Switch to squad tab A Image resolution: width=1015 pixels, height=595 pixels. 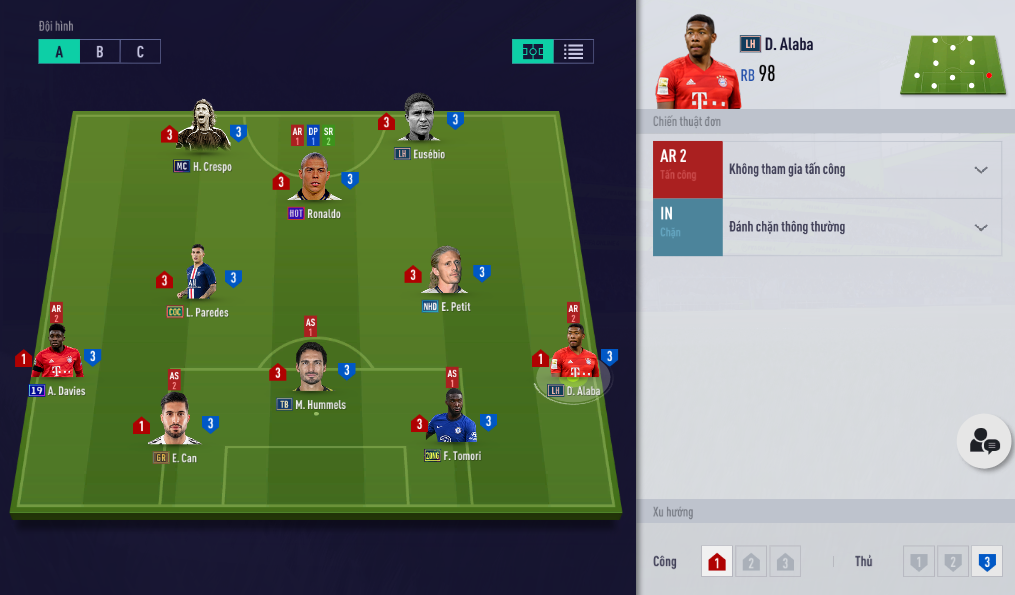59,52
